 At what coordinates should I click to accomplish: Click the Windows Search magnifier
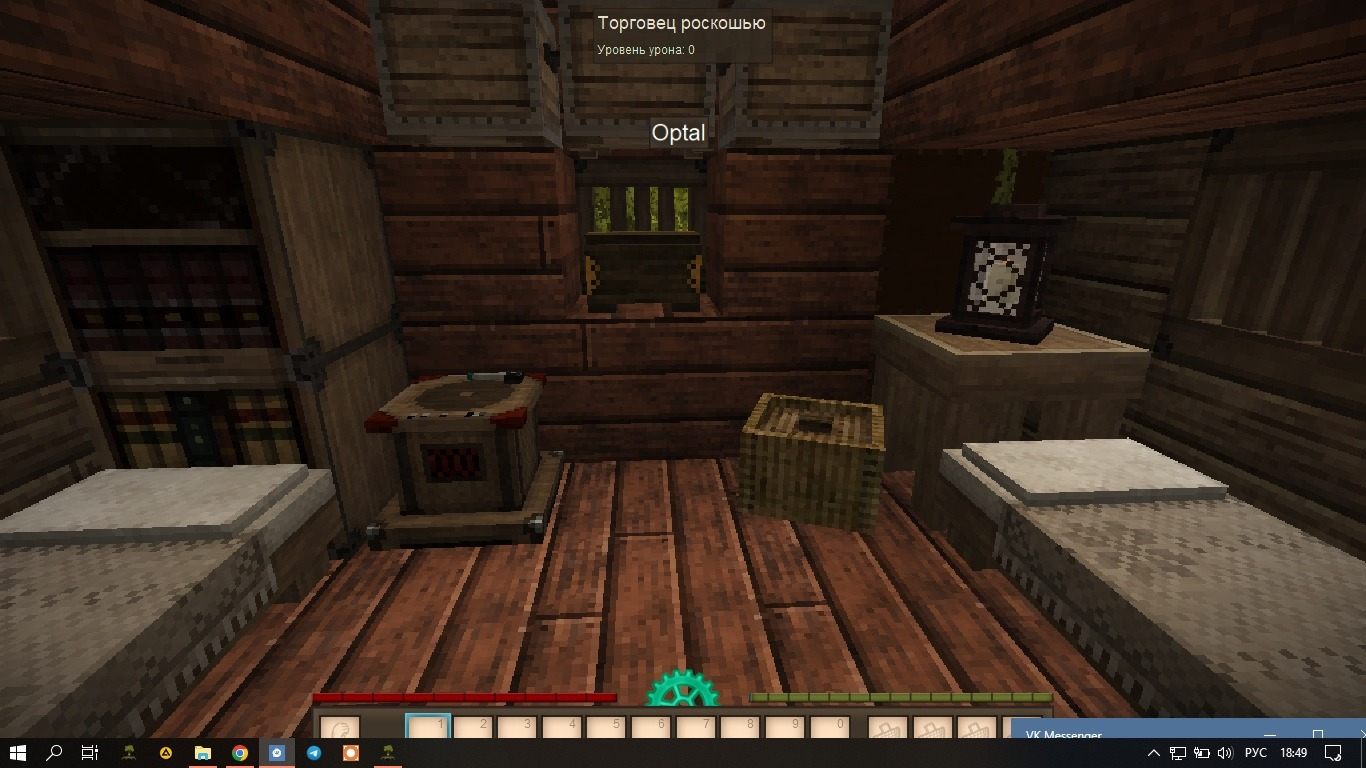(54, 753)
